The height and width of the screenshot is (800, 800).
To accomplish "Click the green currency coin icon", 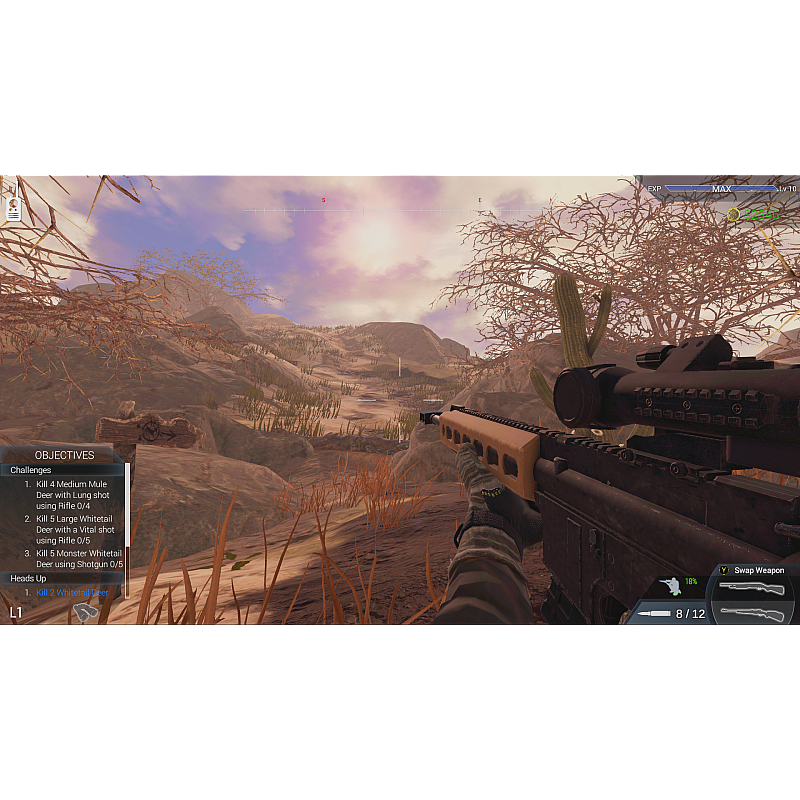I will (734, 215).
